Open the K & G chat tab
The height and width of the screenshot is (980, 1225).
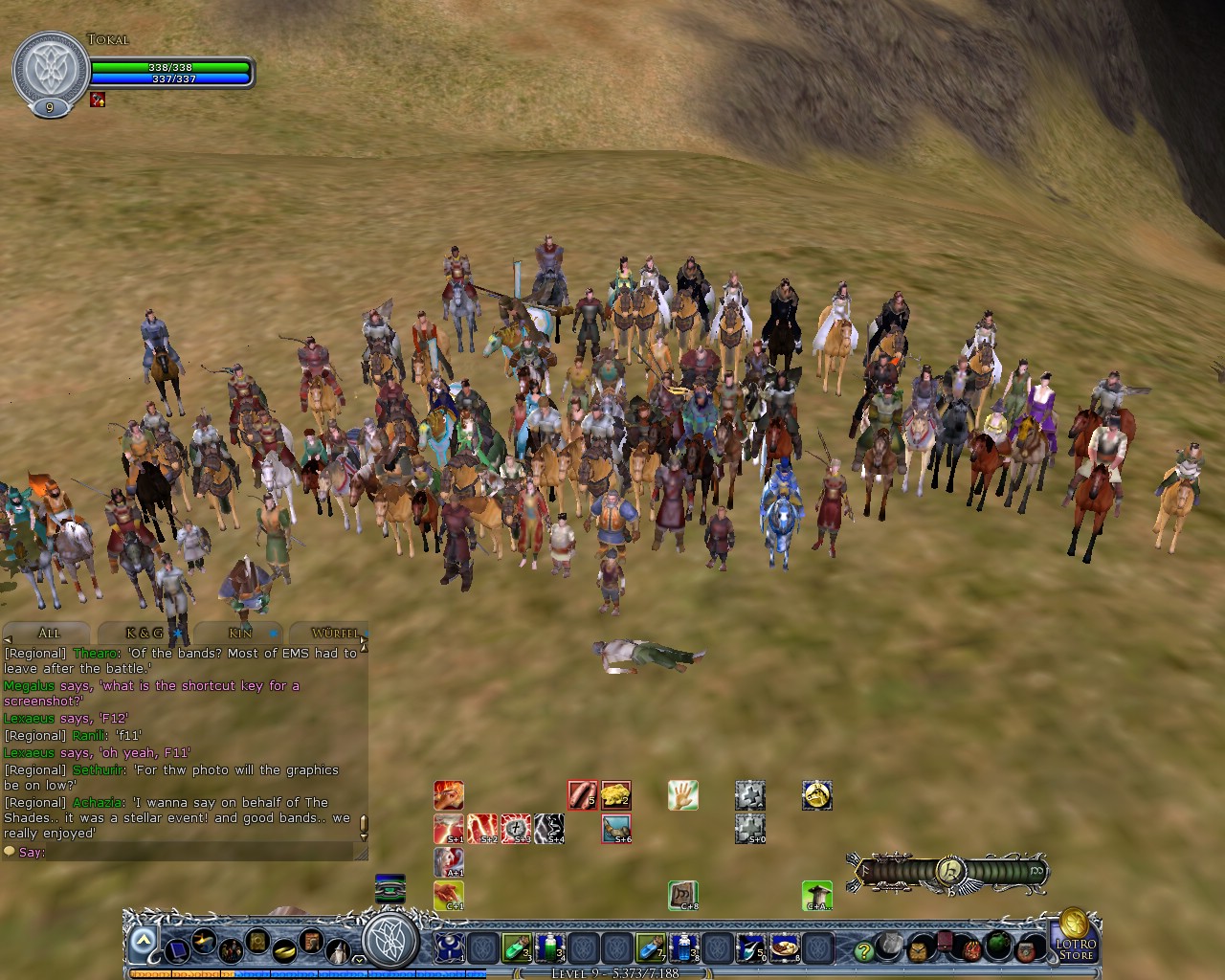tap(144, 634)
